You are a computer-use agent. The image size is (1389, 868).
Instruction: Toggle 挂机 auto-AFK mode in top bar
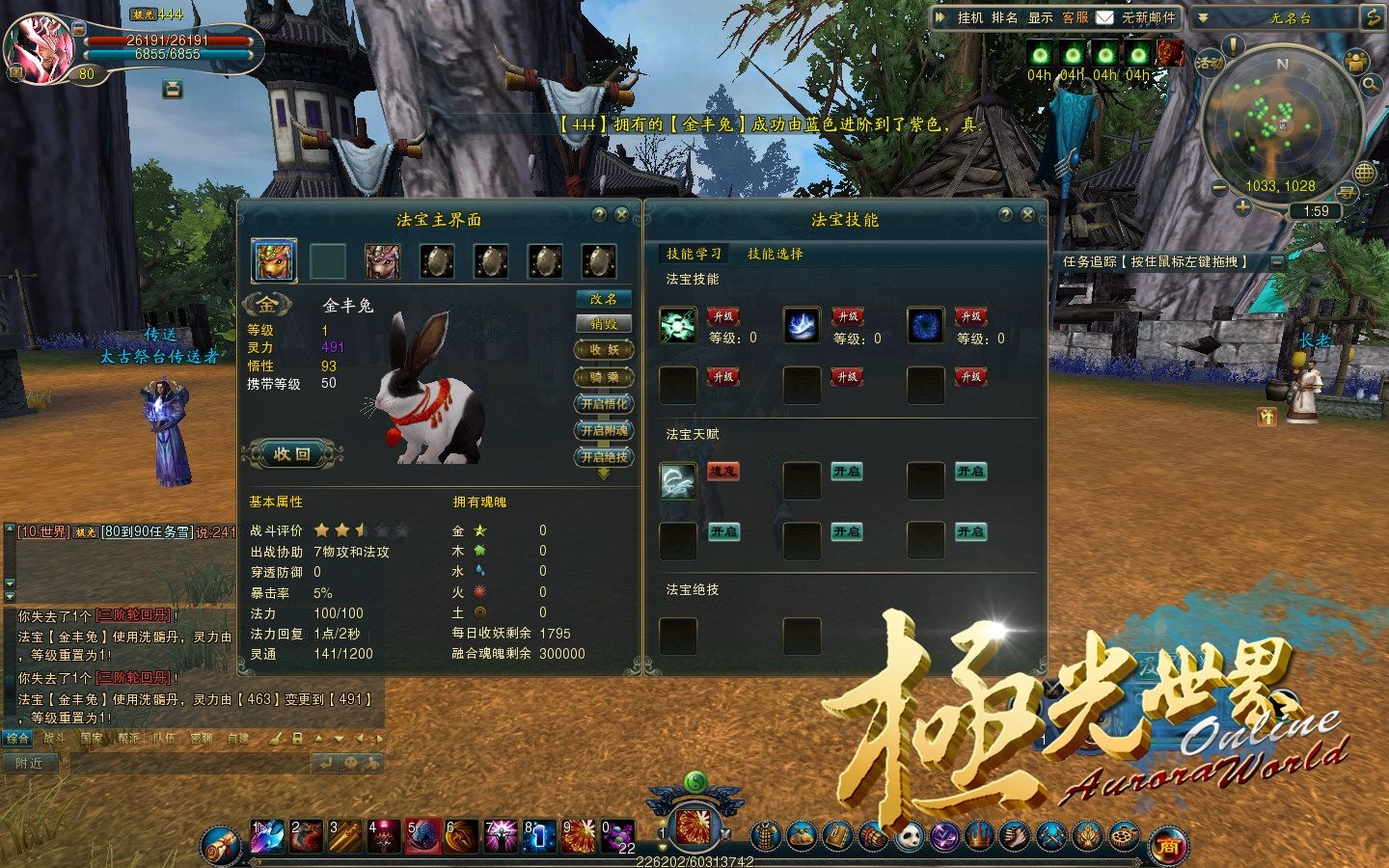click(971, 17)
